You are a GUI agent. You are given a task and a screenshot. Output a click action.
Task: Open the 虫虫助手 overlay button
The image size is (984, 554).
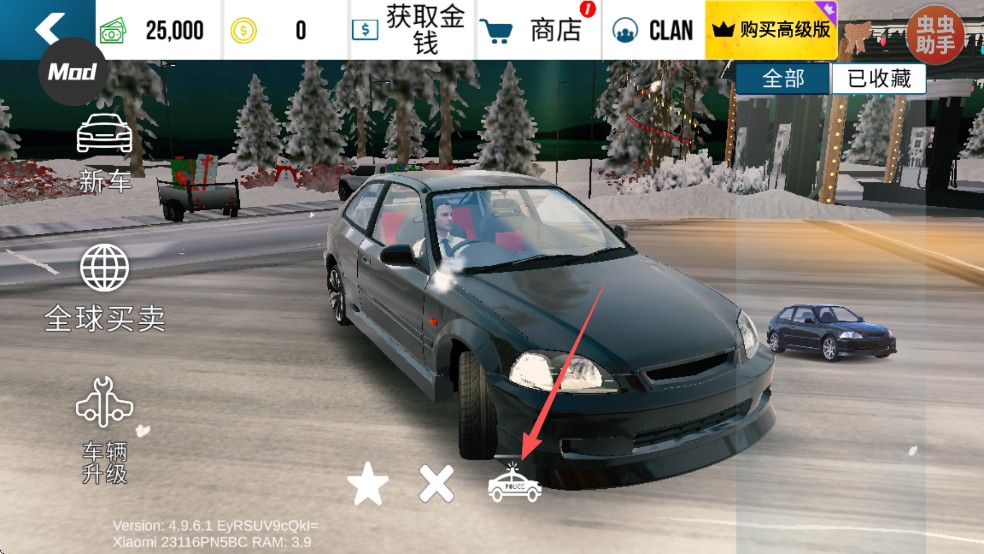(x=935, y=34)
